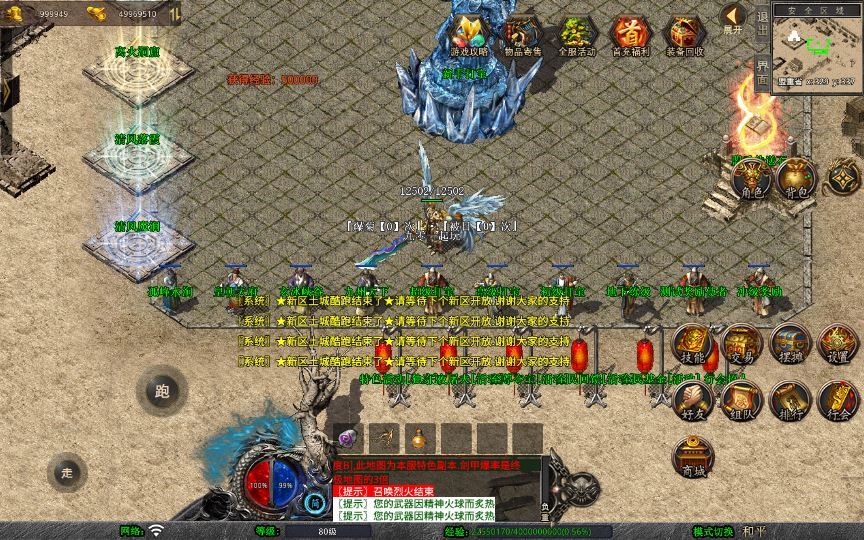This screenshot has height=540, width=864.
Task: Open the 商城 shop
Action: [x=692, y=456]
